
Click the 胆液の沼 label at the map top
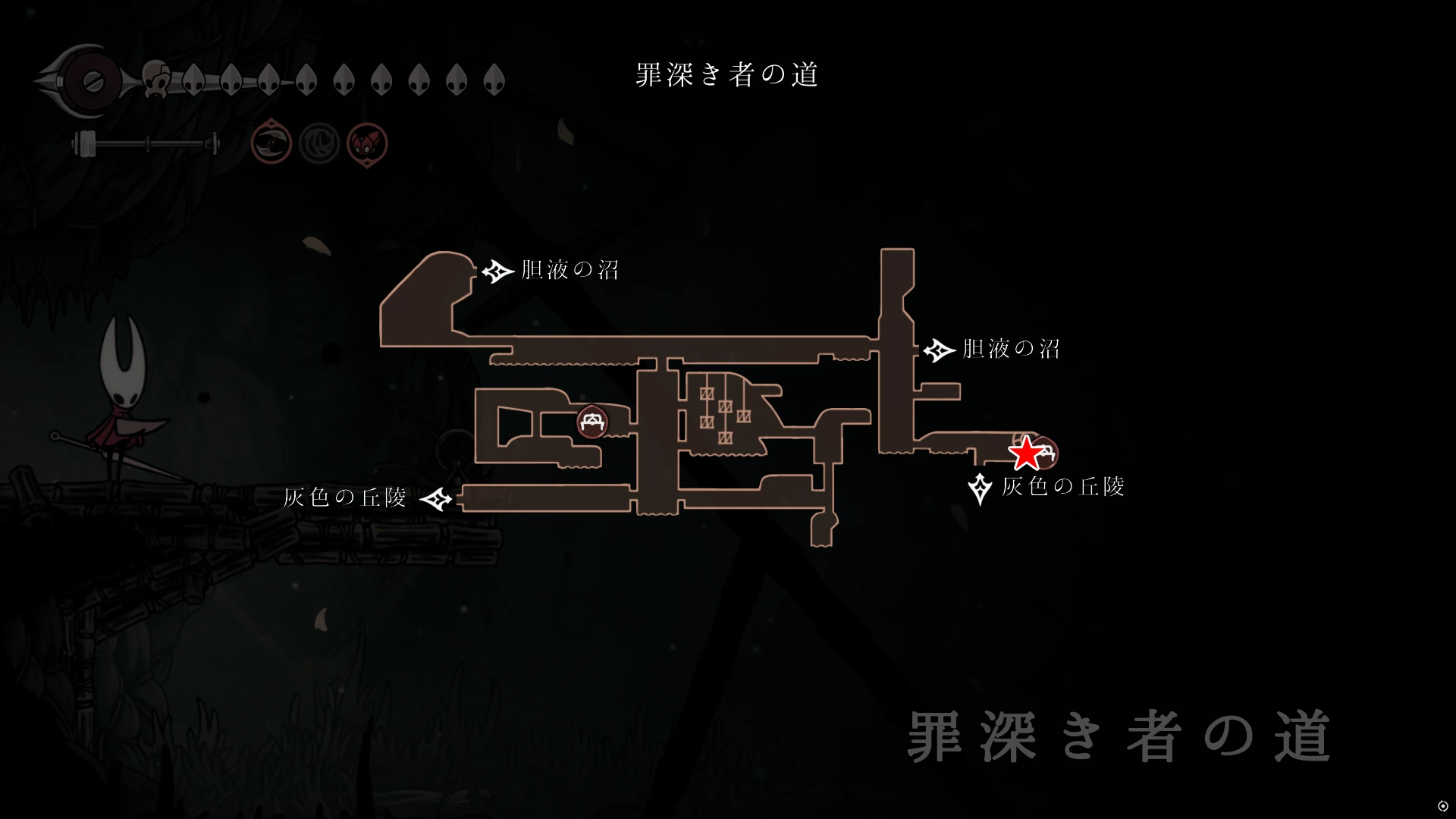pos(569,269)
